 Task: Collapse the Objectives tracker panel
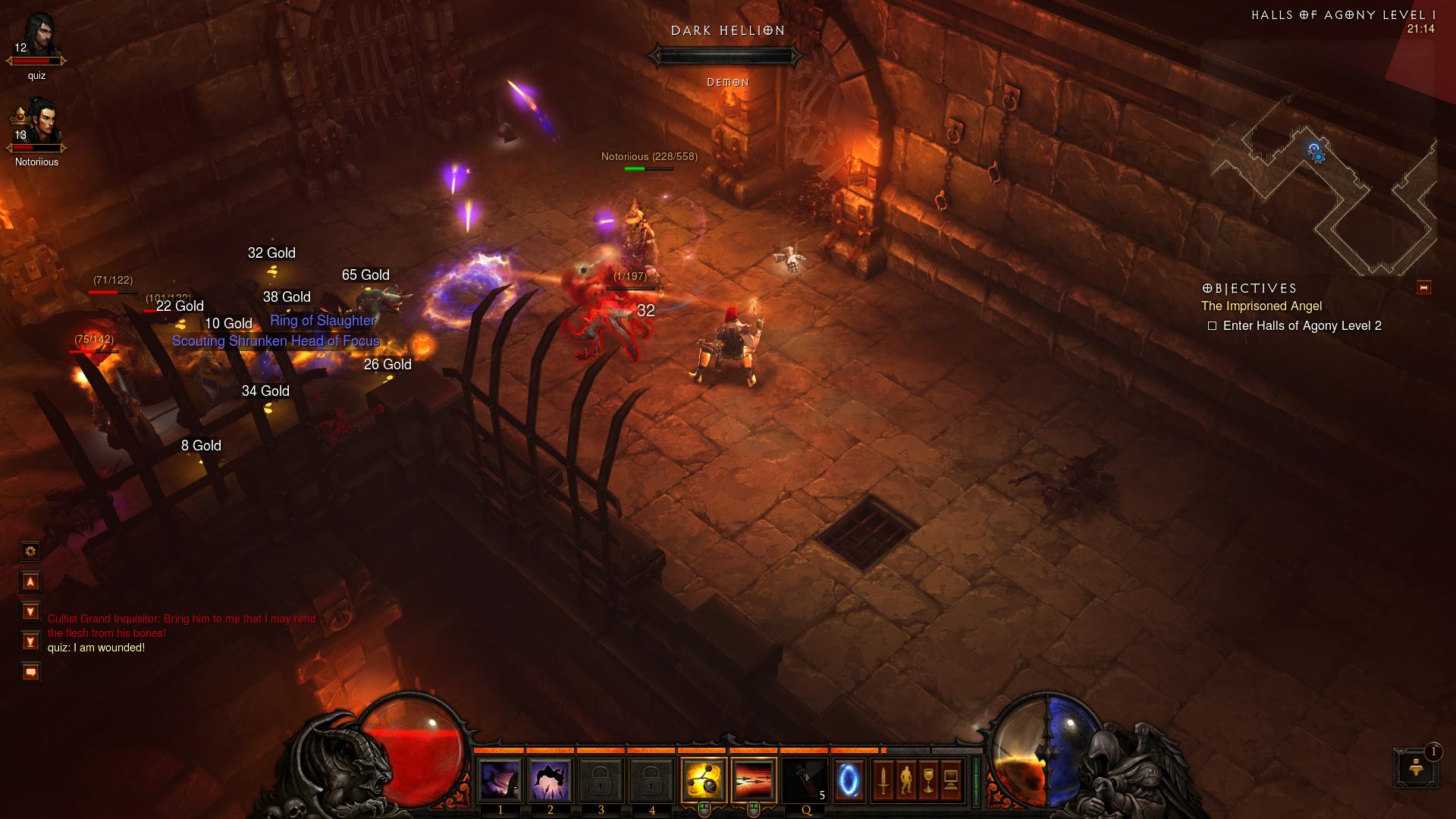click(x=1423, y=287)
